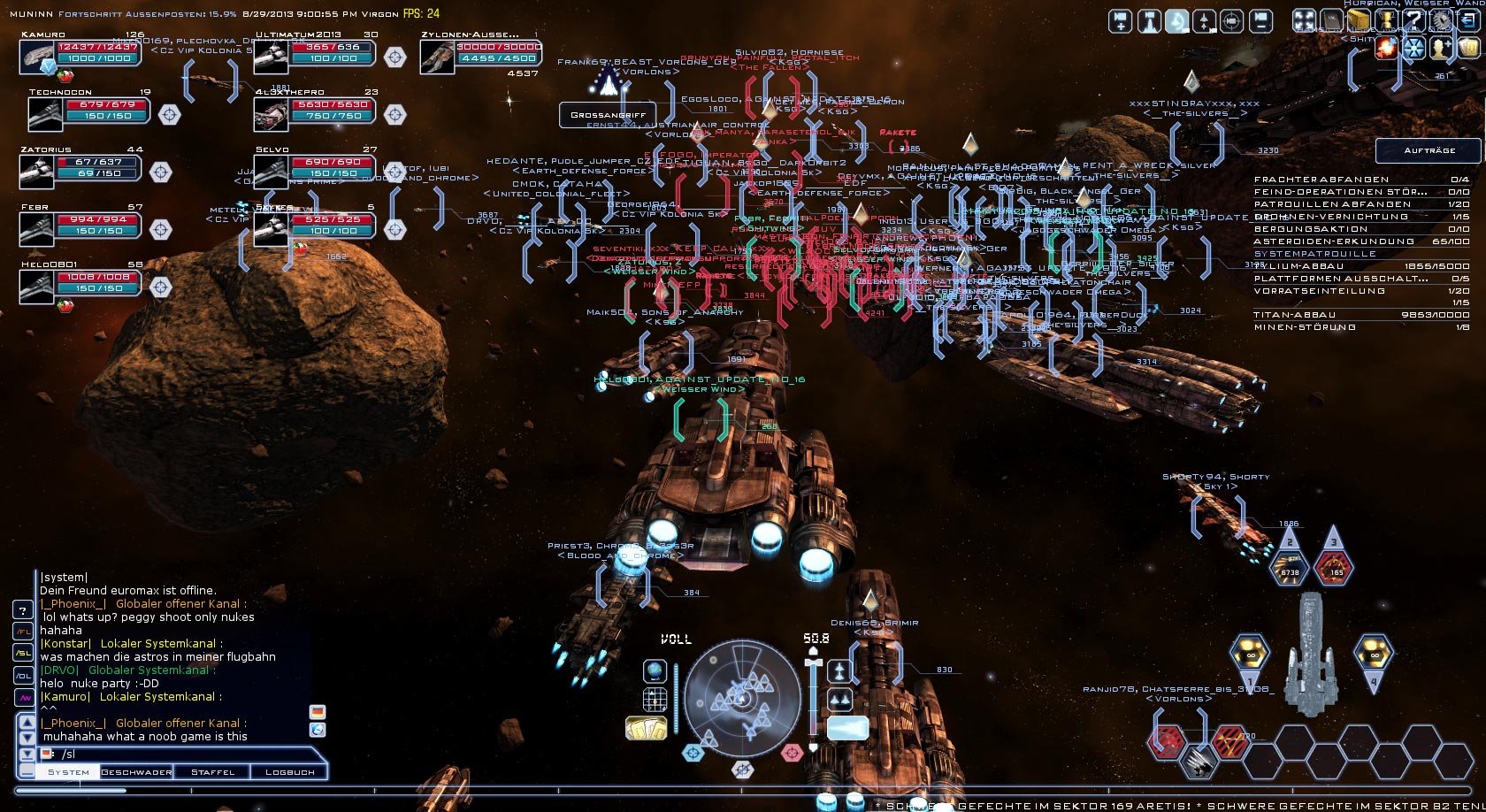Target squad member Technocon with crosshair button
1486x812 pixels.
tap(169, 114)
